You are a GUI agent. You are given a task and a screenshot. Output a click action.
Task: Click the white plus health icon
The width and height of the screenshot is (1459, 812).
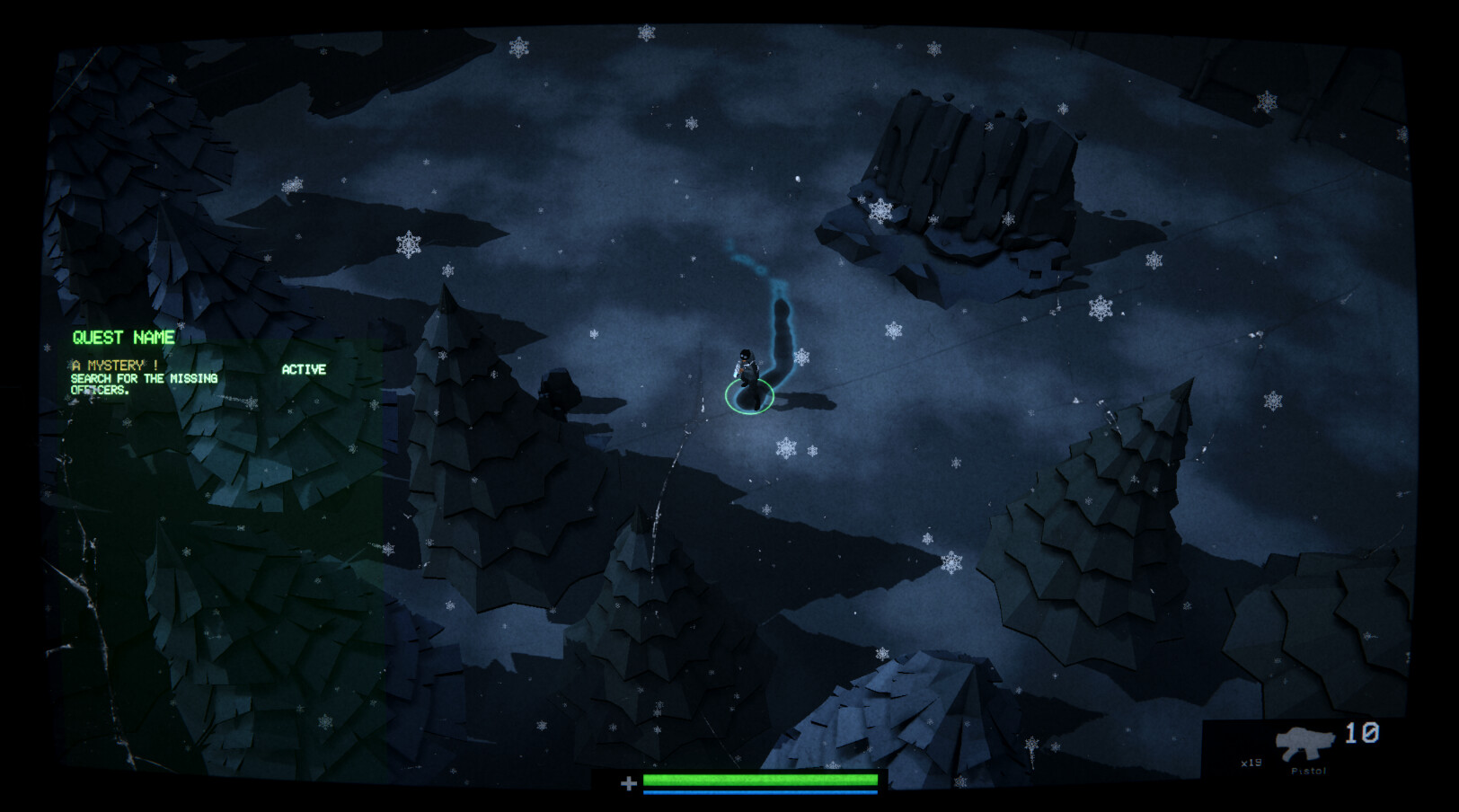(x=629, y=783)
